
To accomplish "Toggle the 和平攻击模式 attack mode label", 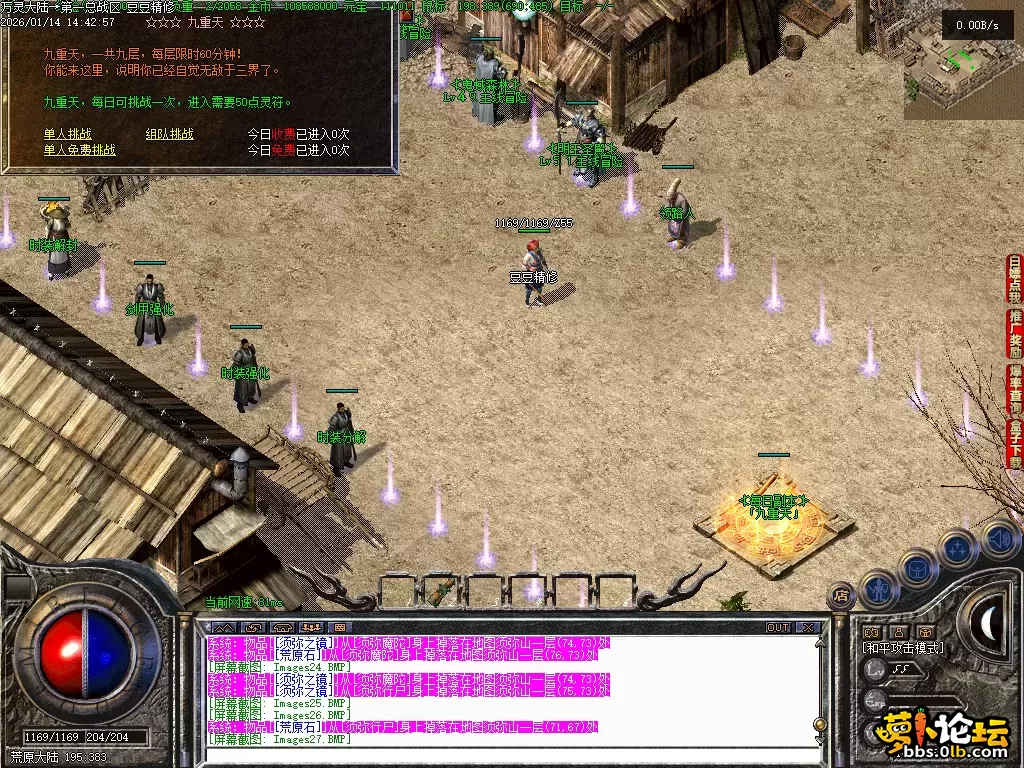I will [x=902, y=648].
